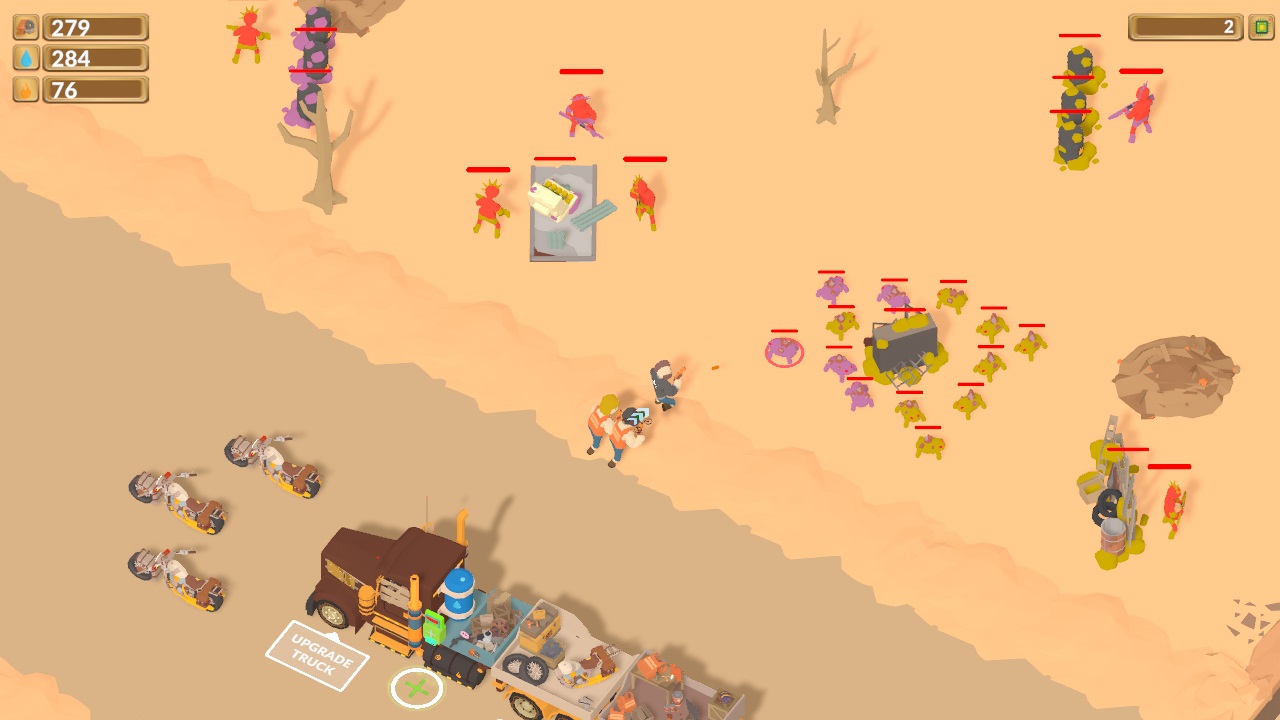The width and height of the screenshot is (1280, 720).
Task: Click the scrap counter field showing 284 water
Action: click(x=95, y=58)
